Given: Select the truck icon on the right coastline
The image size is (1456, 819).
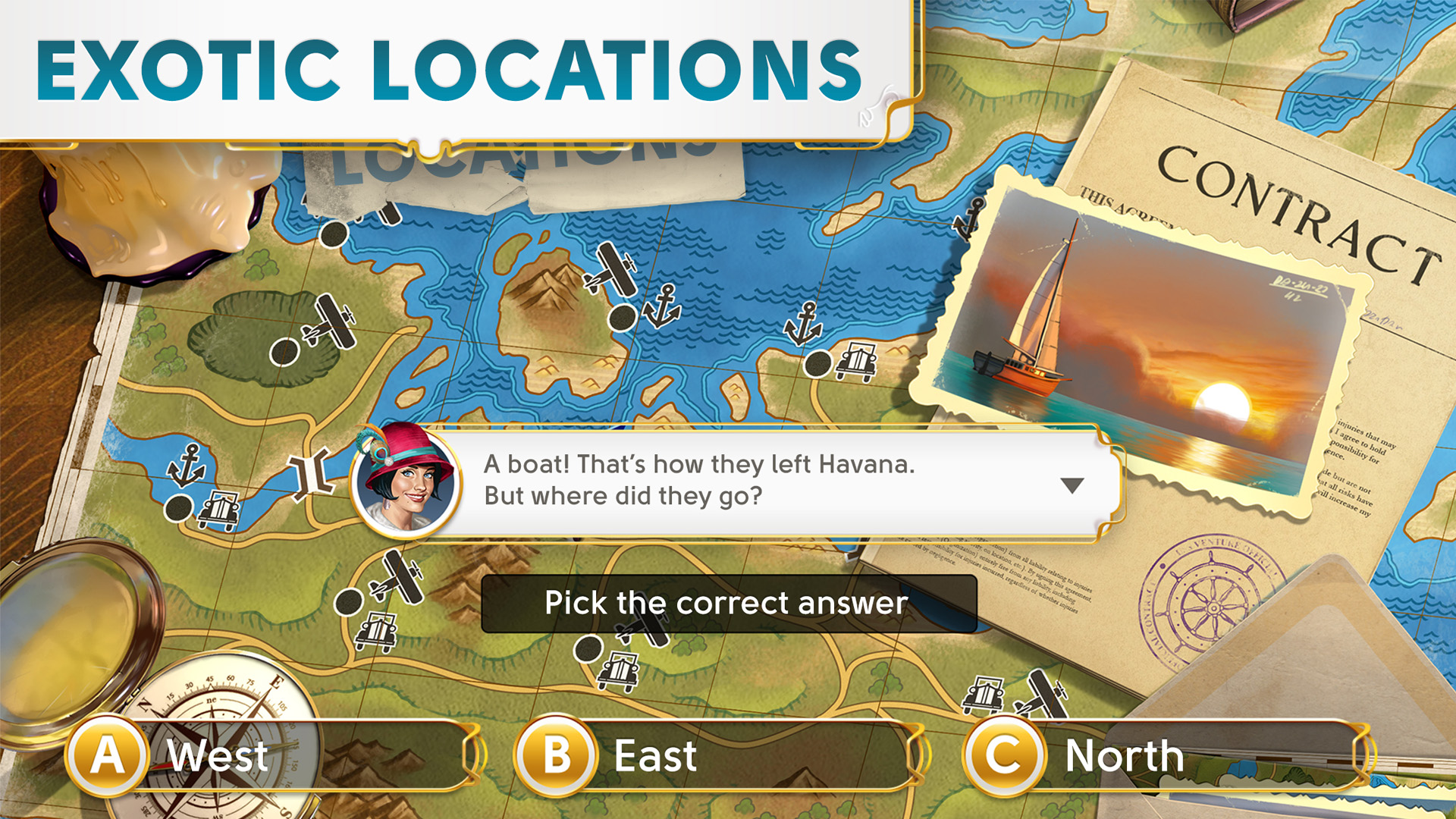Looking at the screenshot, I should (855, 358).
